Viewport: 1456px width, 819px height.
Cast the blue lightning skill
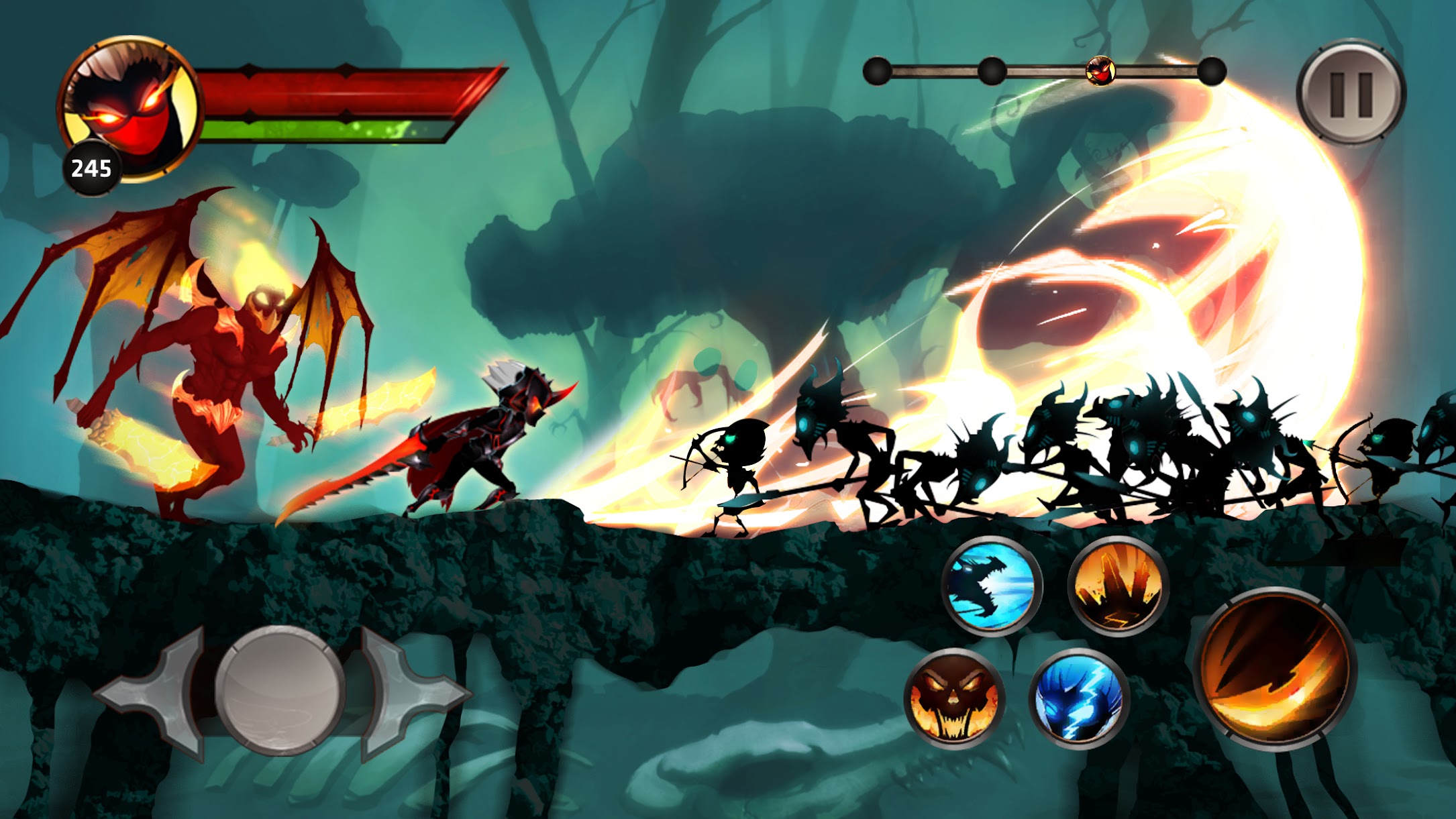(1078, 698)
